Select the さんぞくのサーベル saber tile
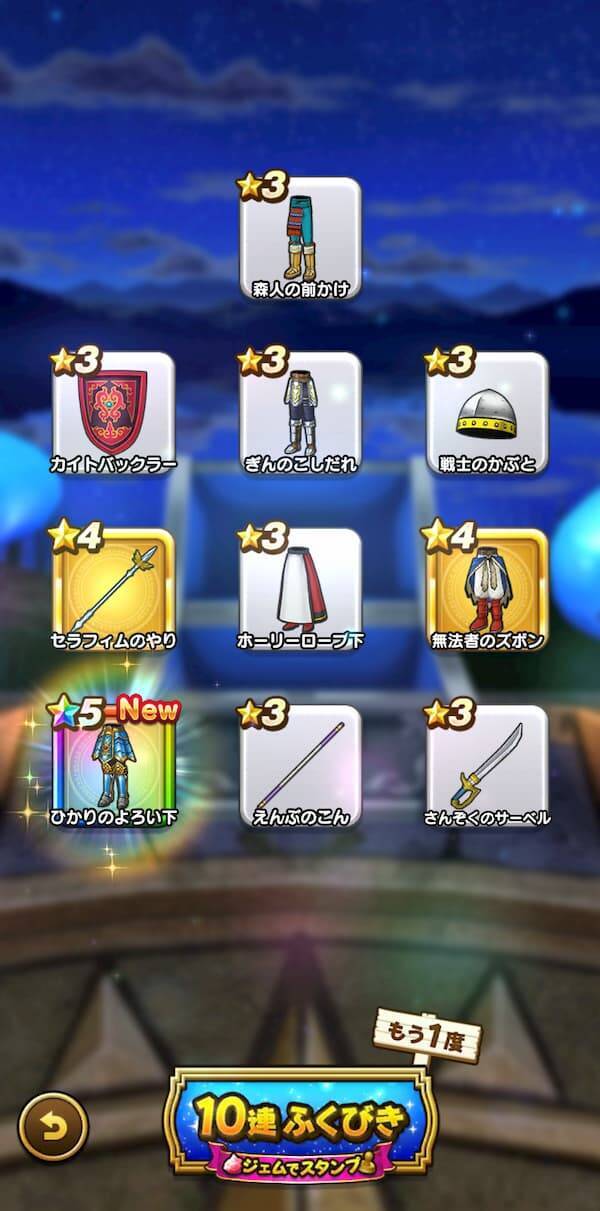The height and width of the screenshot is (1211, 600). pos(487,766)
